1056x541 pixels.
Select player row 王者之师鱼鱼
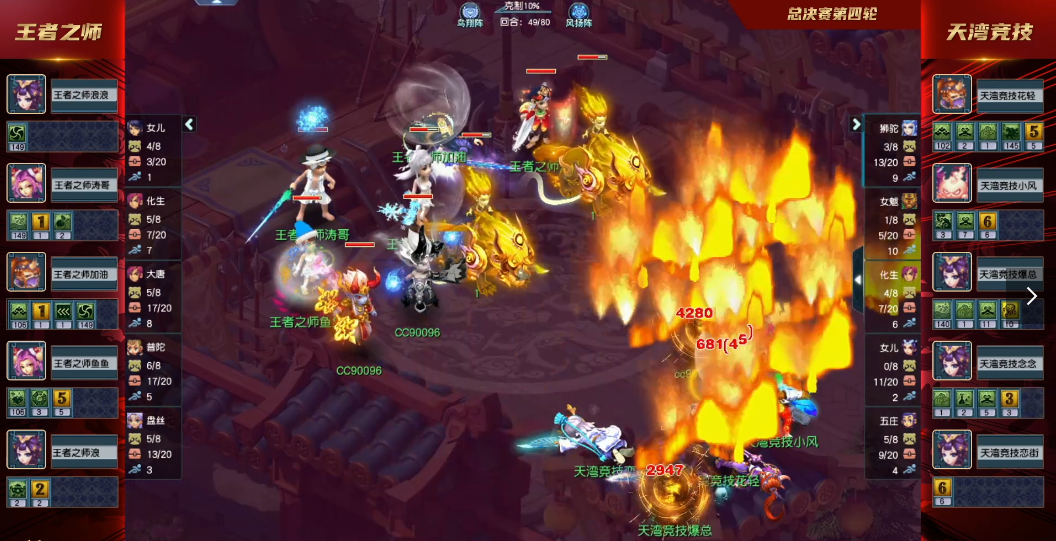(x=84, y=363)
